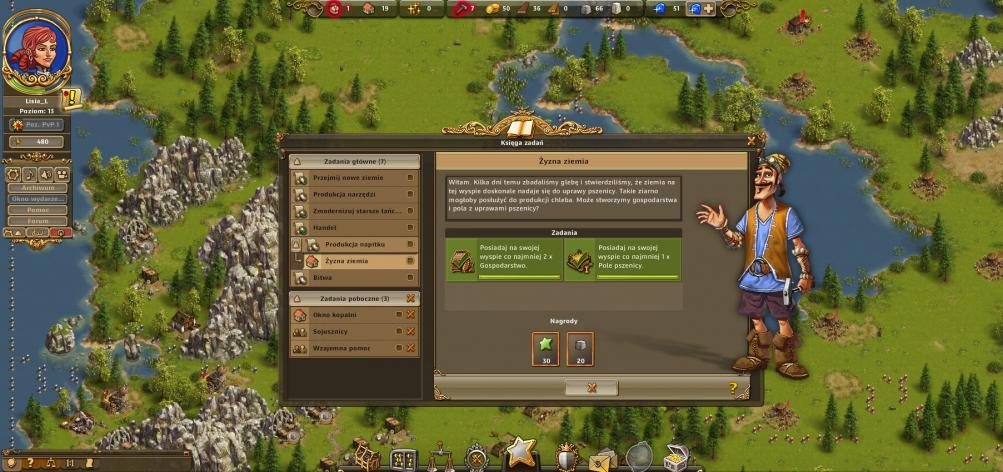The image size is (1003, 472).
Task: Click the player avatar portrait
Action: (37, 51)
